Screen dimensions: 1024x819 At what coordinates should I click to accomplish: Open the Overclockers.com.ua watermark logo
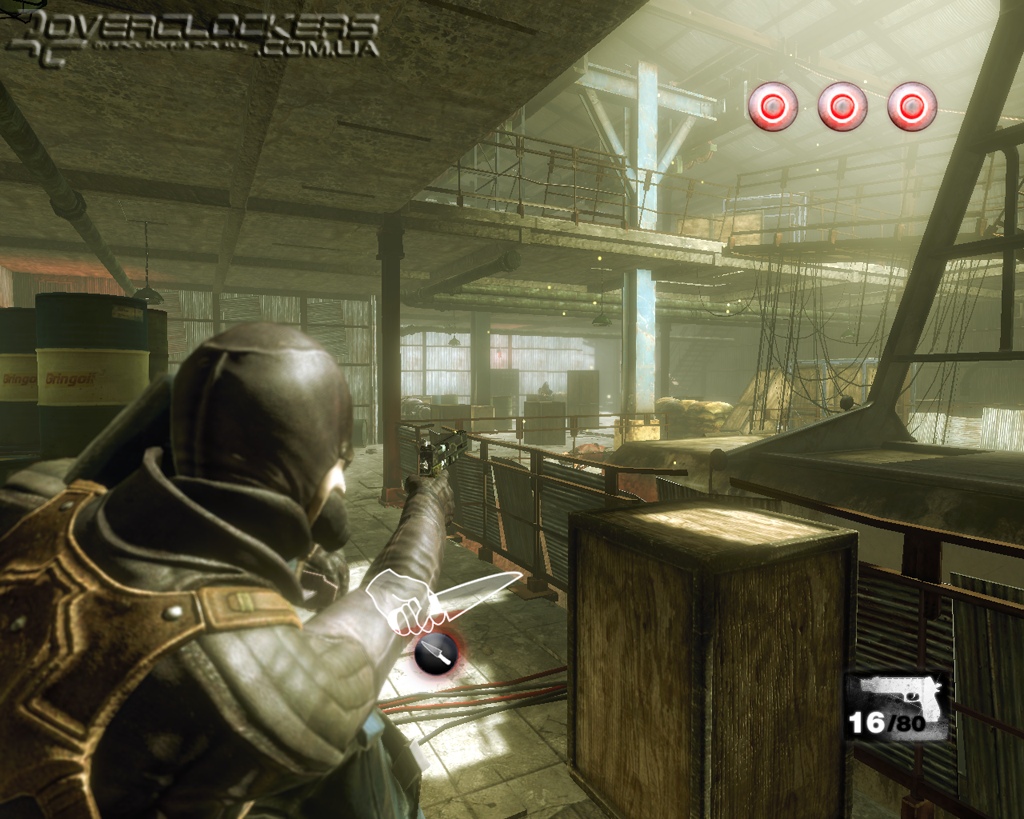click(x=193, y=36)
